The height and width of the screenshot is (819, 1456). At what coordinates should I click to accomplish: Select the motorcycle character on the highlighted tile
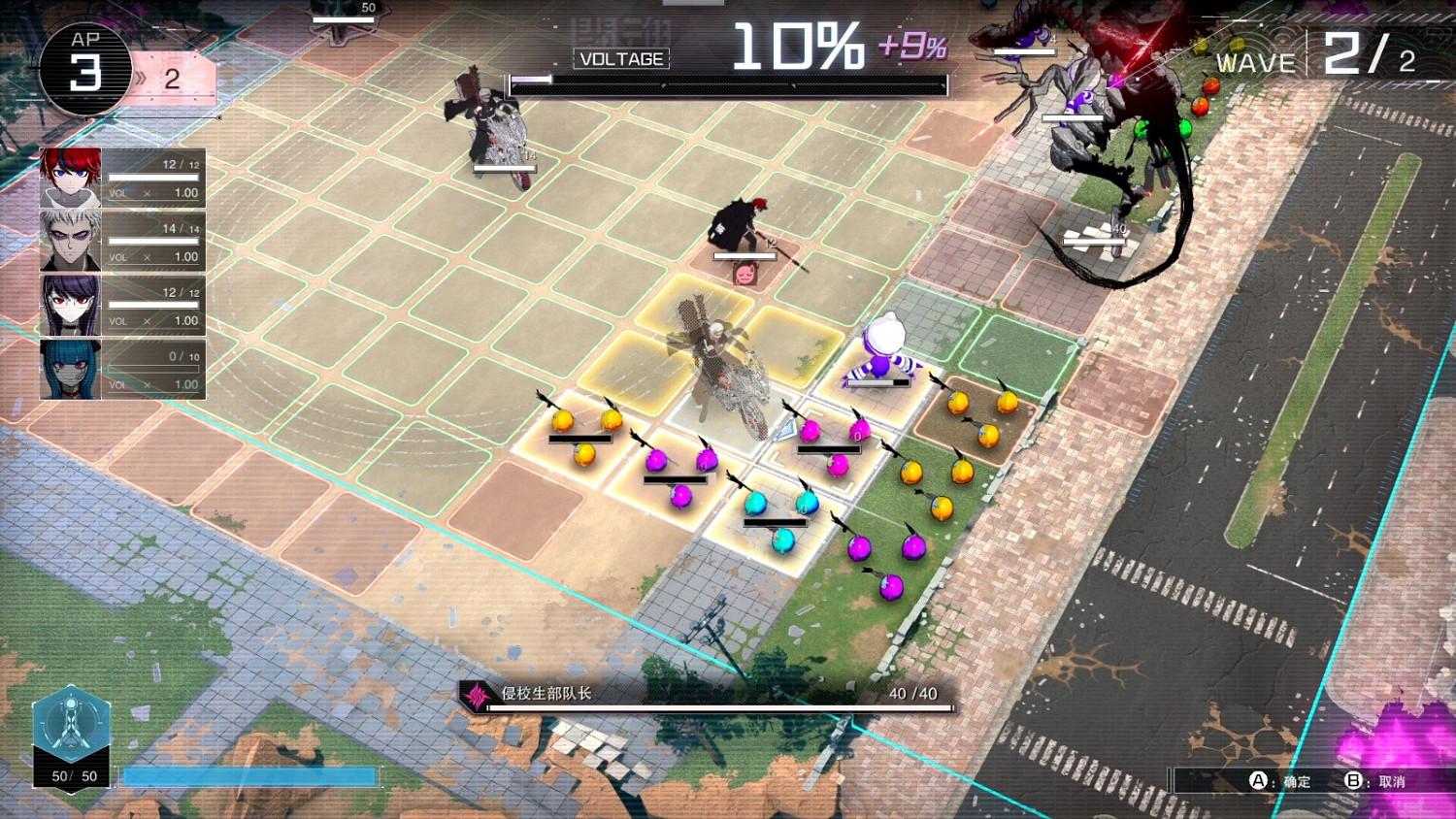pyautogui.click(x=718, y=359)
